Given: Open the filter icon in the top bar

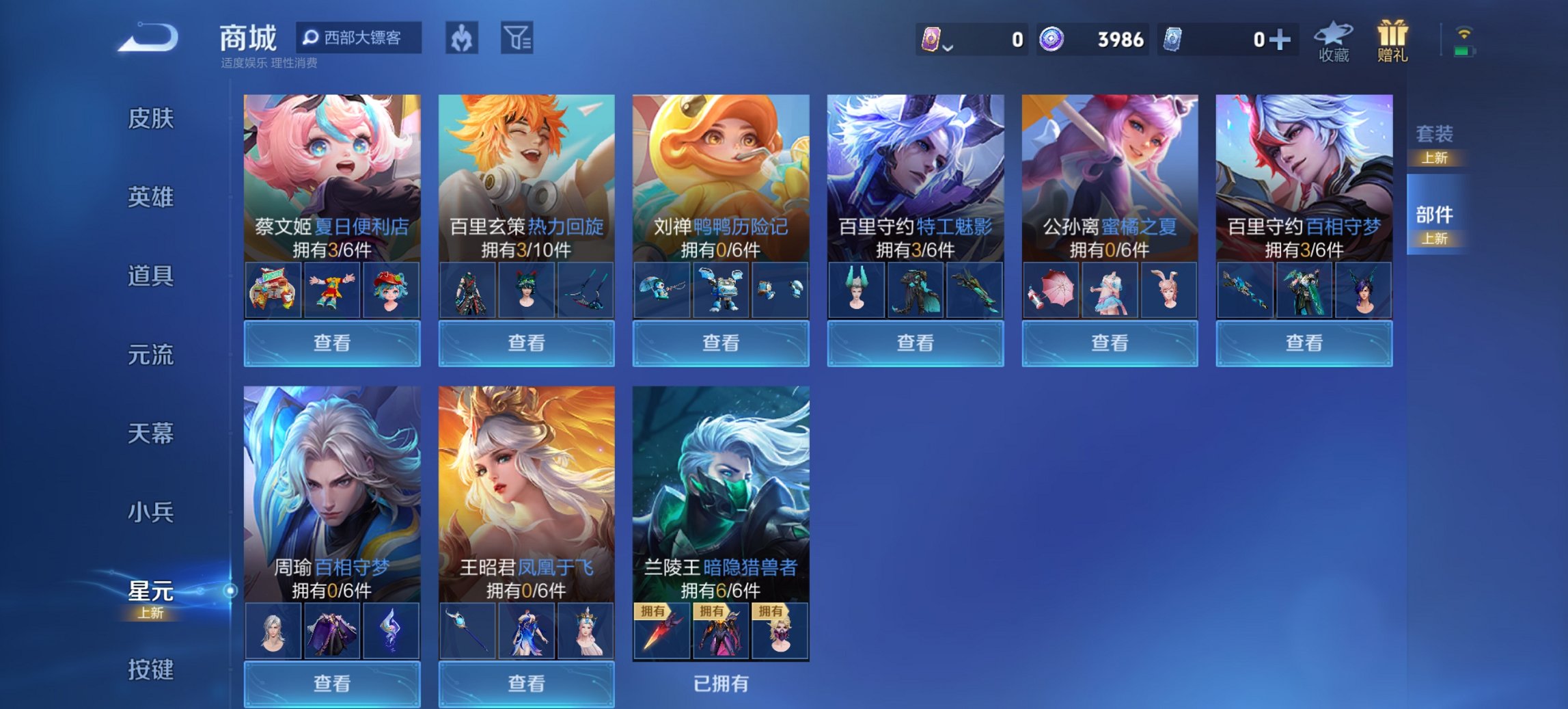Looking at the screenshot, I should click(517, 39).
